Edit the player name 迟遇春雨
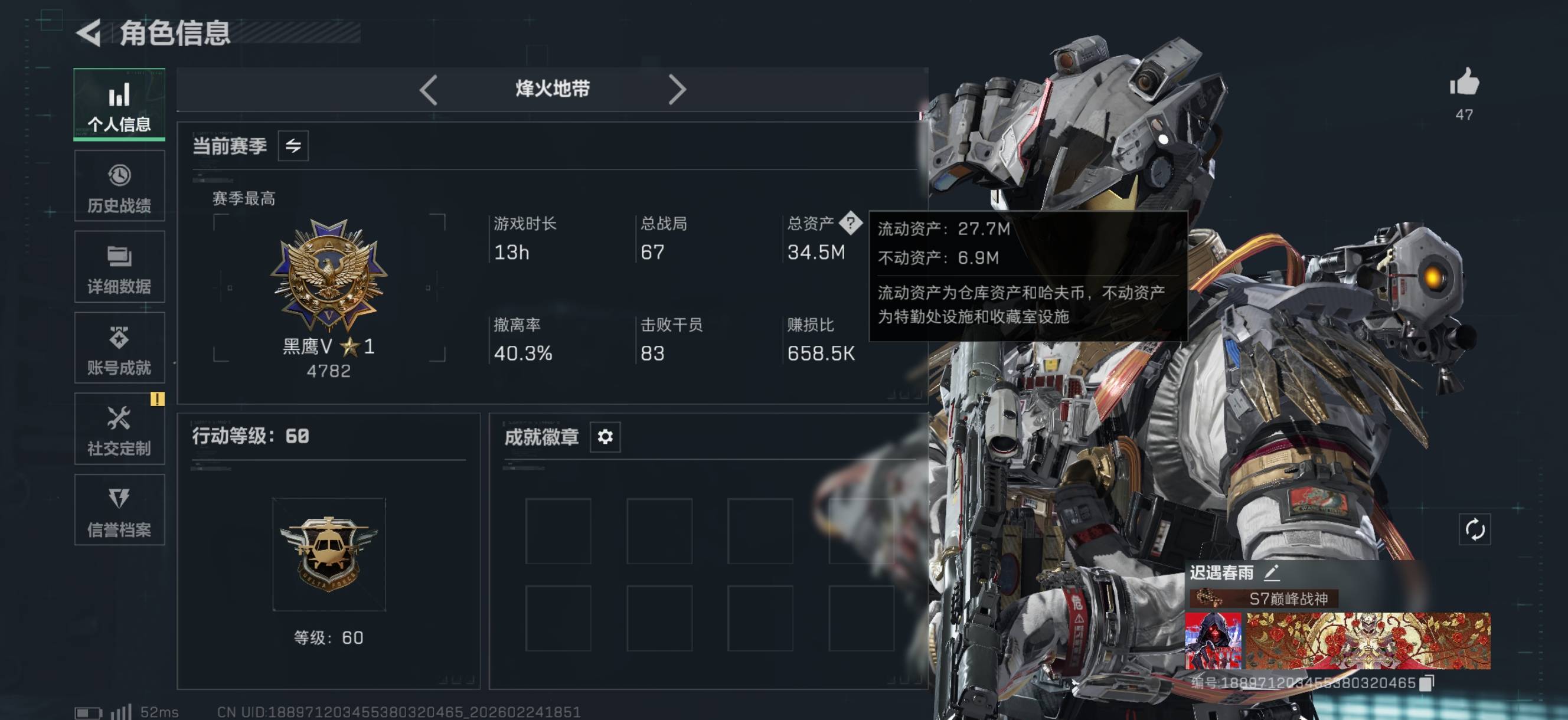The image size is (1568, 720). click(x=1272, y=572)
